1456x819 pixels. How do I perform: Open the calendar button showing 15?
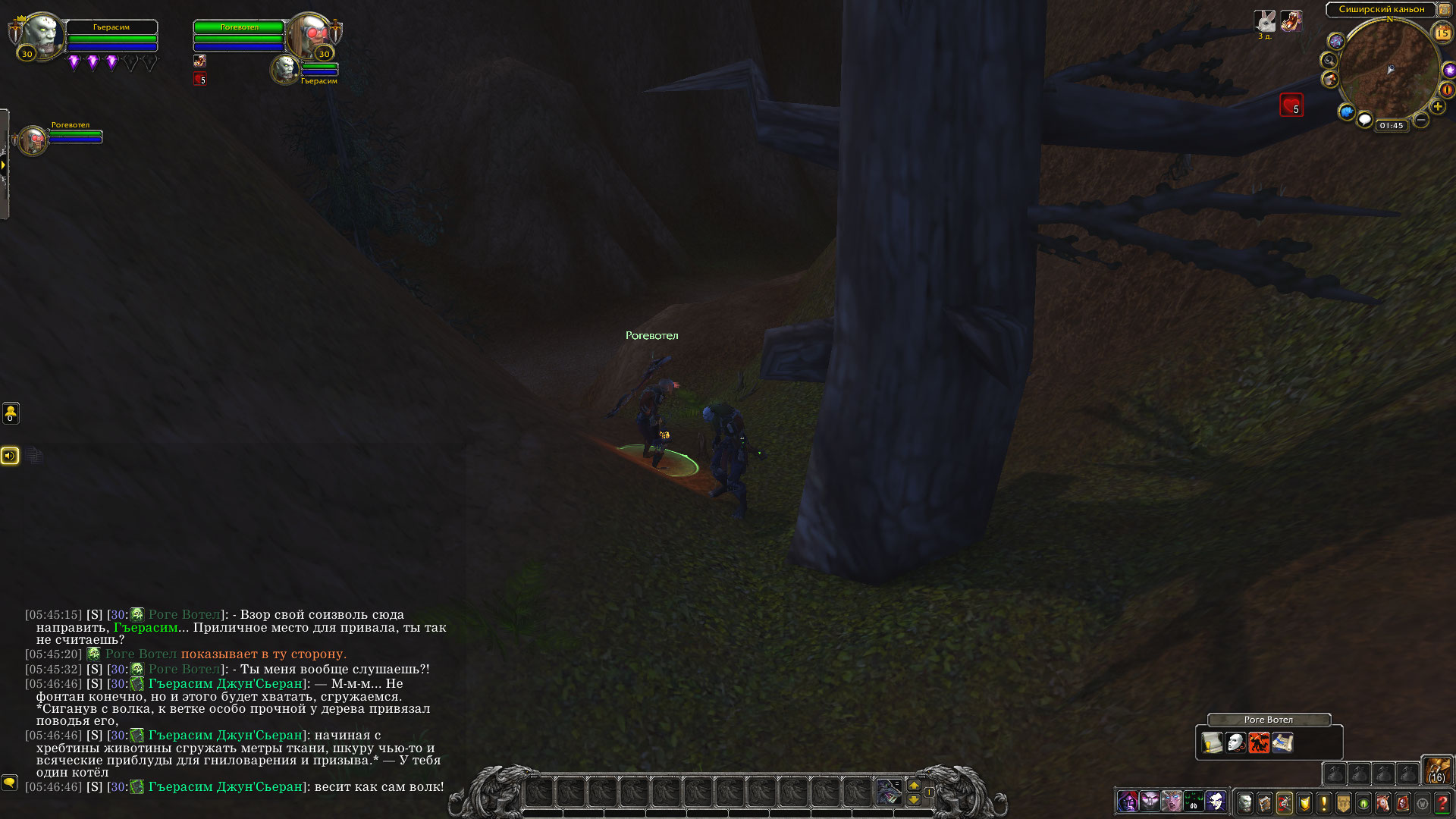tap(1442, 33)
